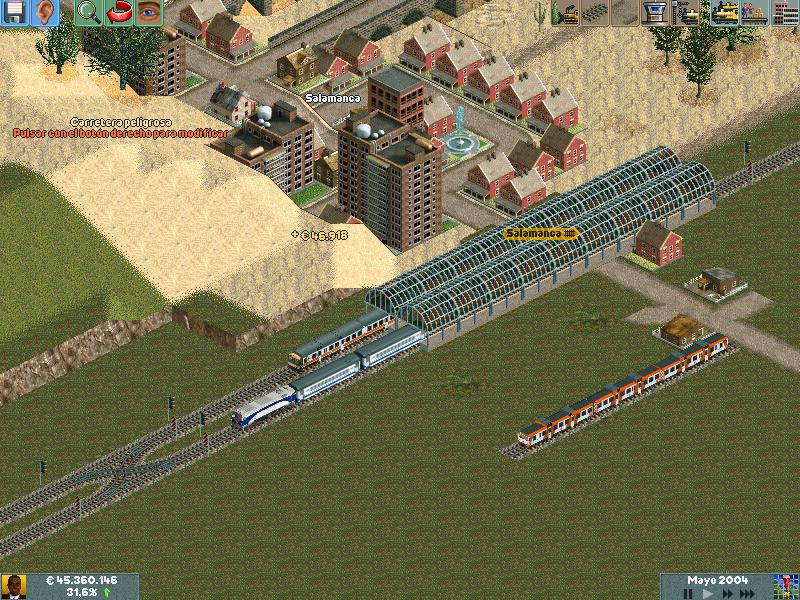
Task: Open the map icon beside the date
Action: click(786, 586)
